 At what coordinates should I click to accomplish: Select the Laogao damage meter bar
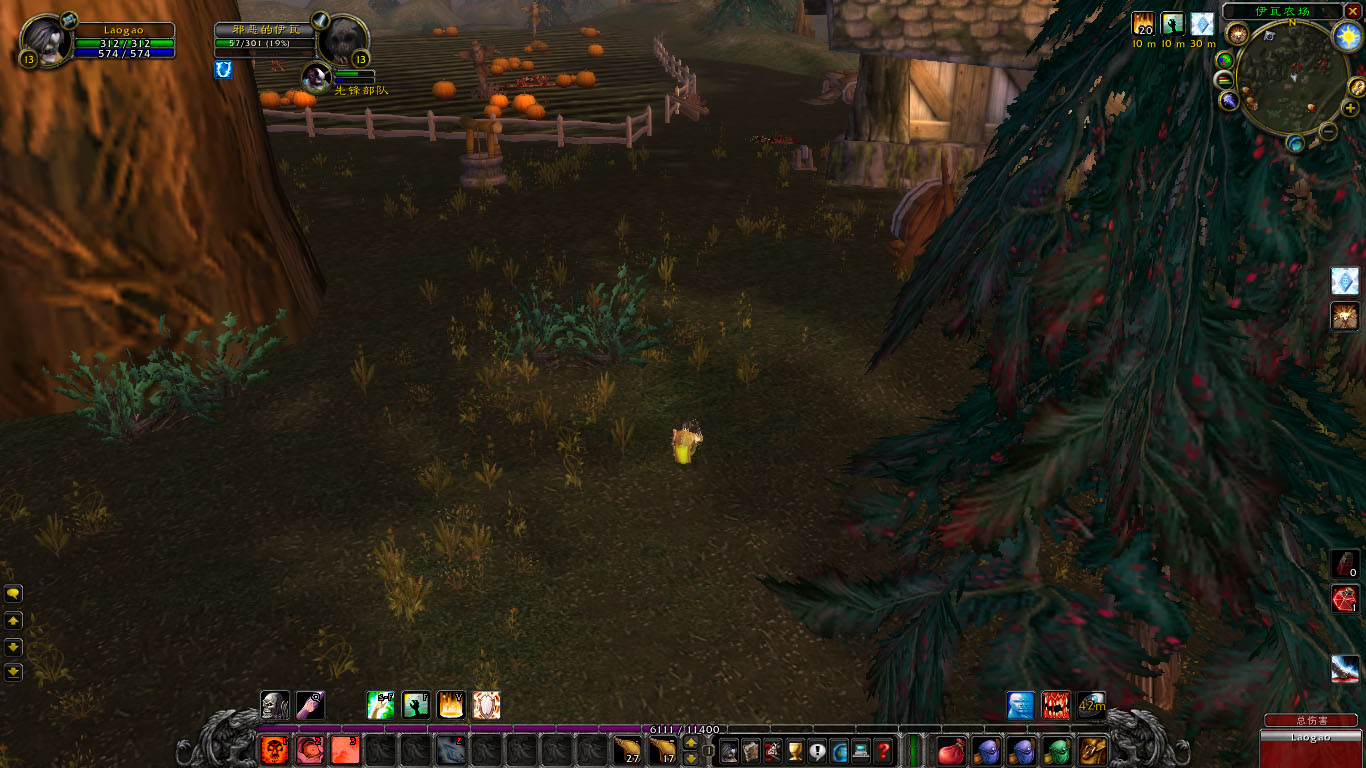point(1310,738)
